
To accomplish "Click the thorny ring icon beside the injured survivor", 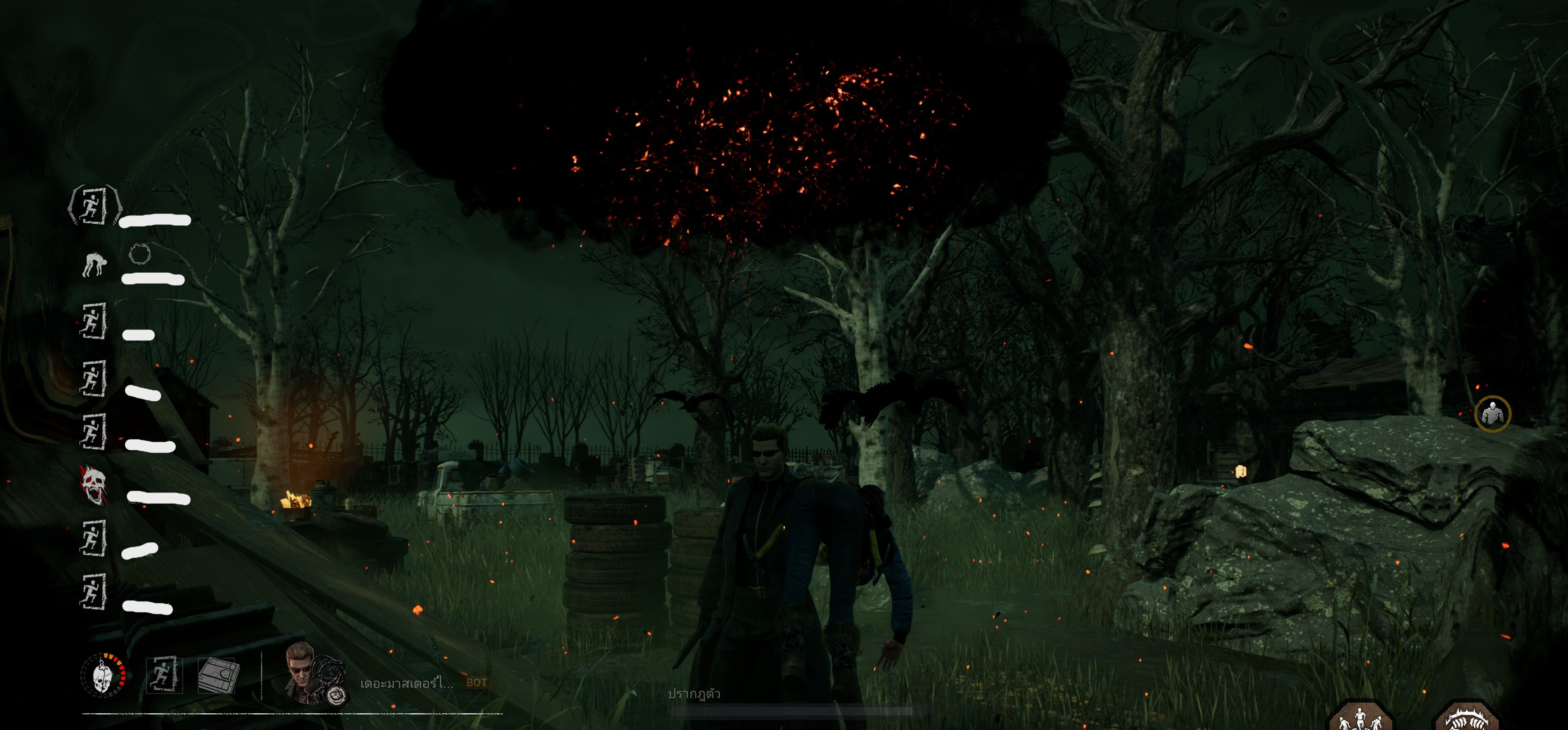I will 139,253.
